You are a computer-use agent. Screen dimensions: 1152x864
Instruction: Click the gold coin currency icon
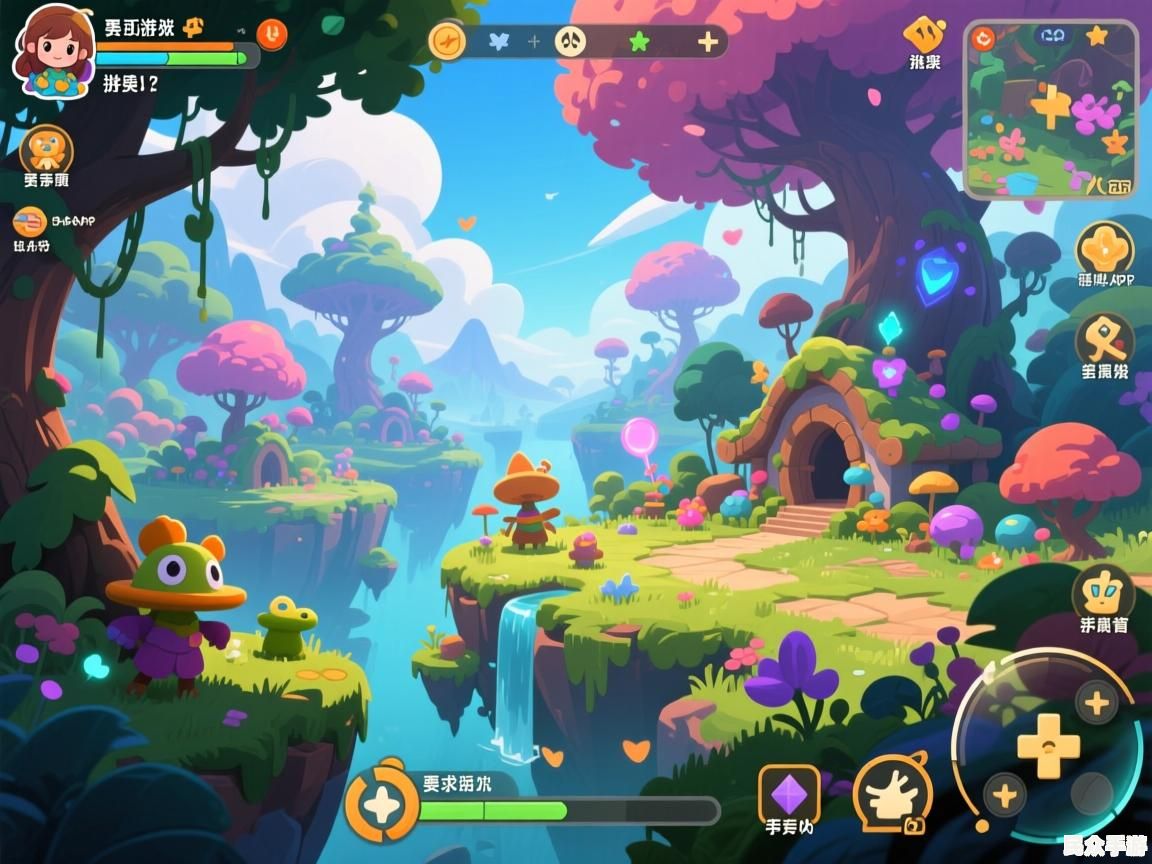(447, 41)
